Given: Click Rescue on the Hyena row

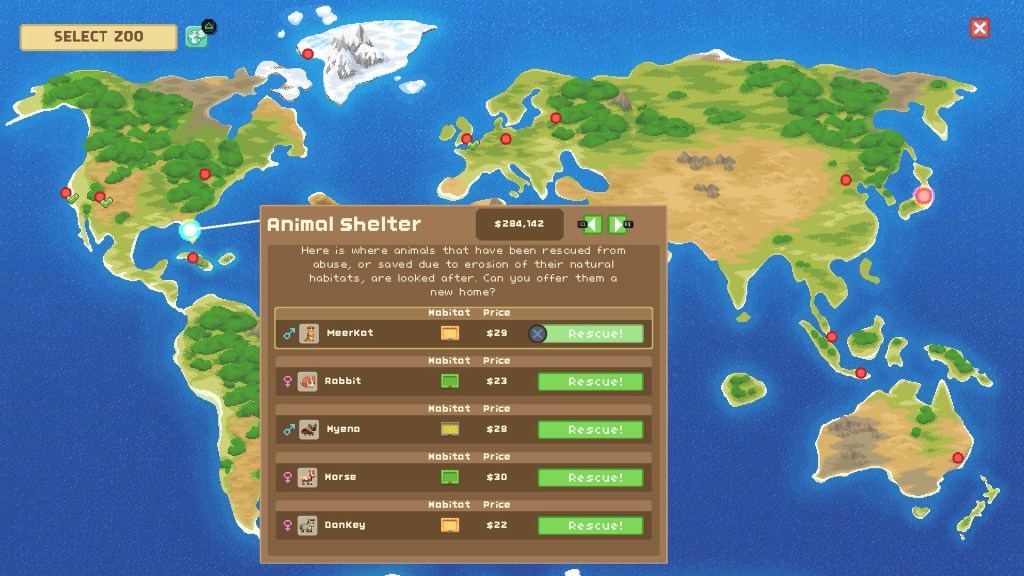Looking at the screenshot, I should click(x=590, y=430).
